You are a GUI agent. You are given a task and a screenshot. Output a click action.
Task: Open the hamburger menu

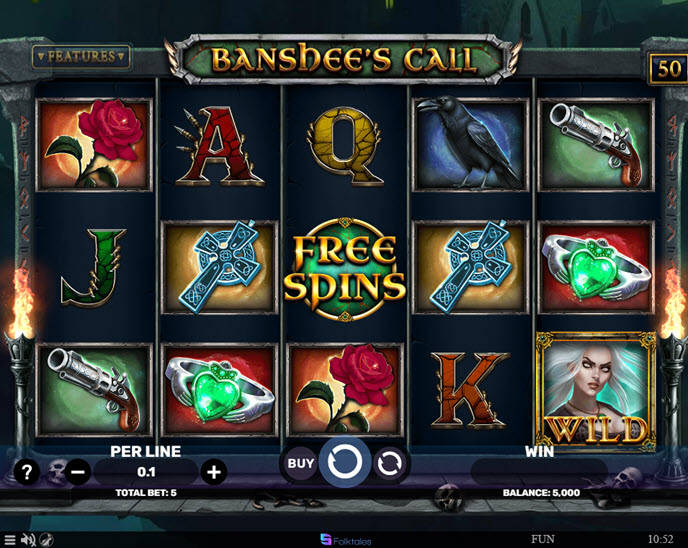tap(9, 540)
